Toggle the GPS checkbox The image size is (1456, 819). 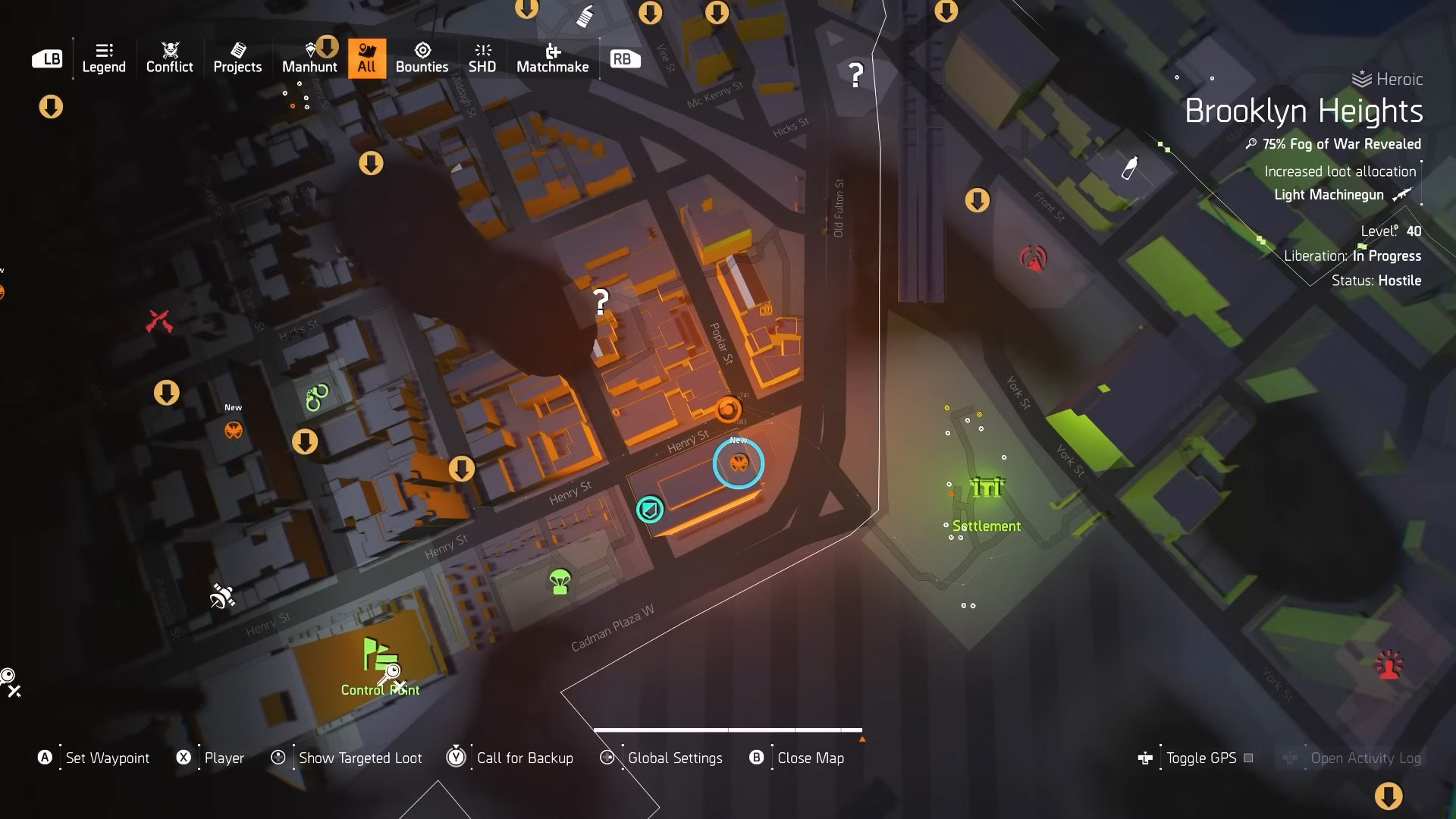tap(1248, 758)
